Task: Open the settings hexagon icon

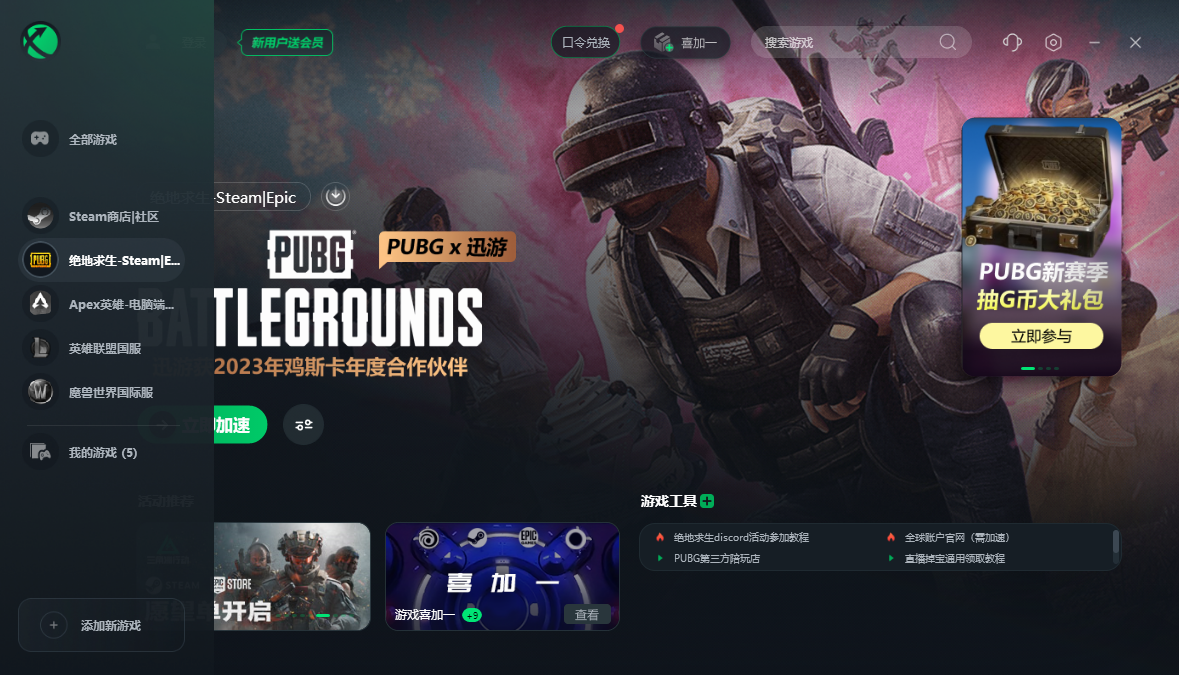Action: pyautogui.click(x=1053, y=42)
